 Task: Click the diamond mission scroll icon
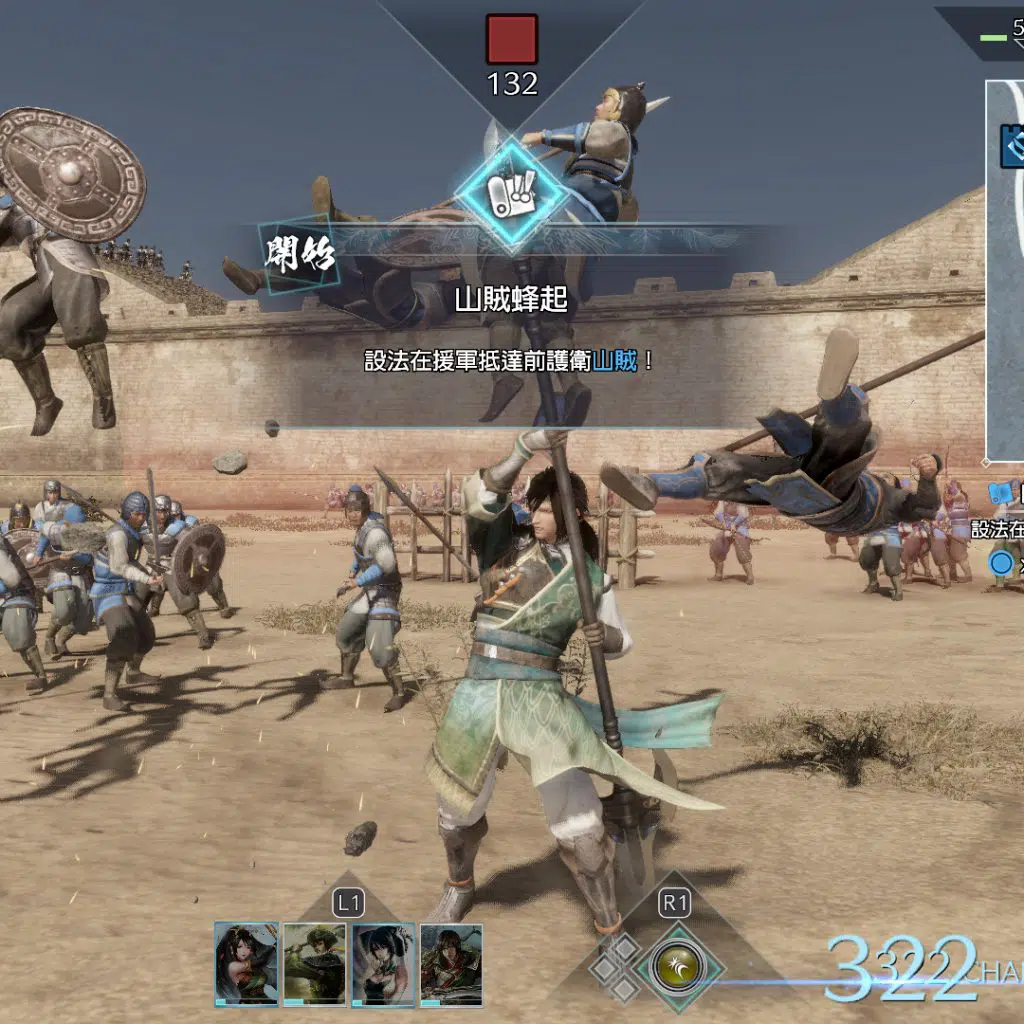(510, 194)
